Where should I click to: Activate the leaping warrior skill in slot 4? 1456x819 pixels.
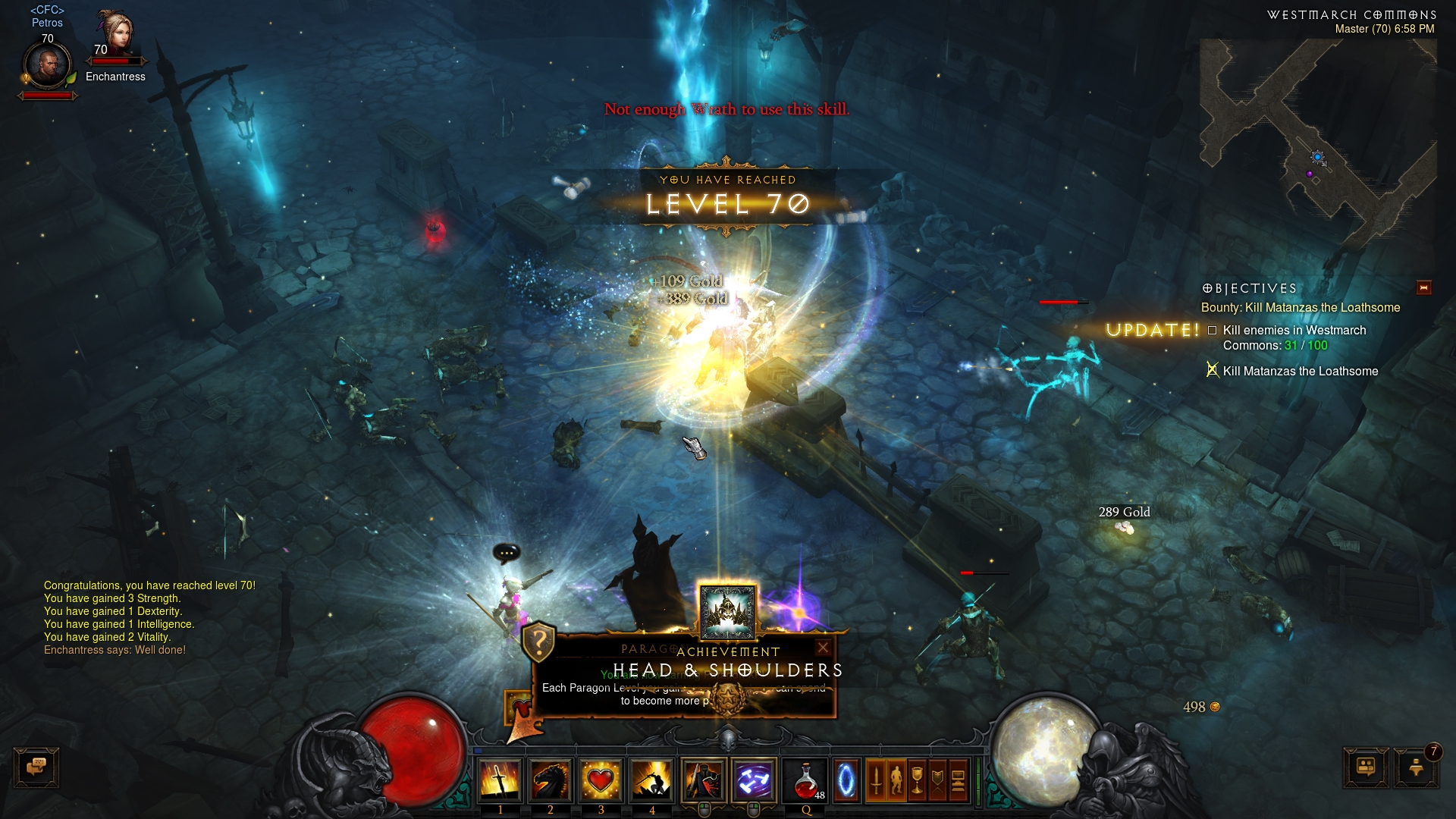(x=651, y=780)
